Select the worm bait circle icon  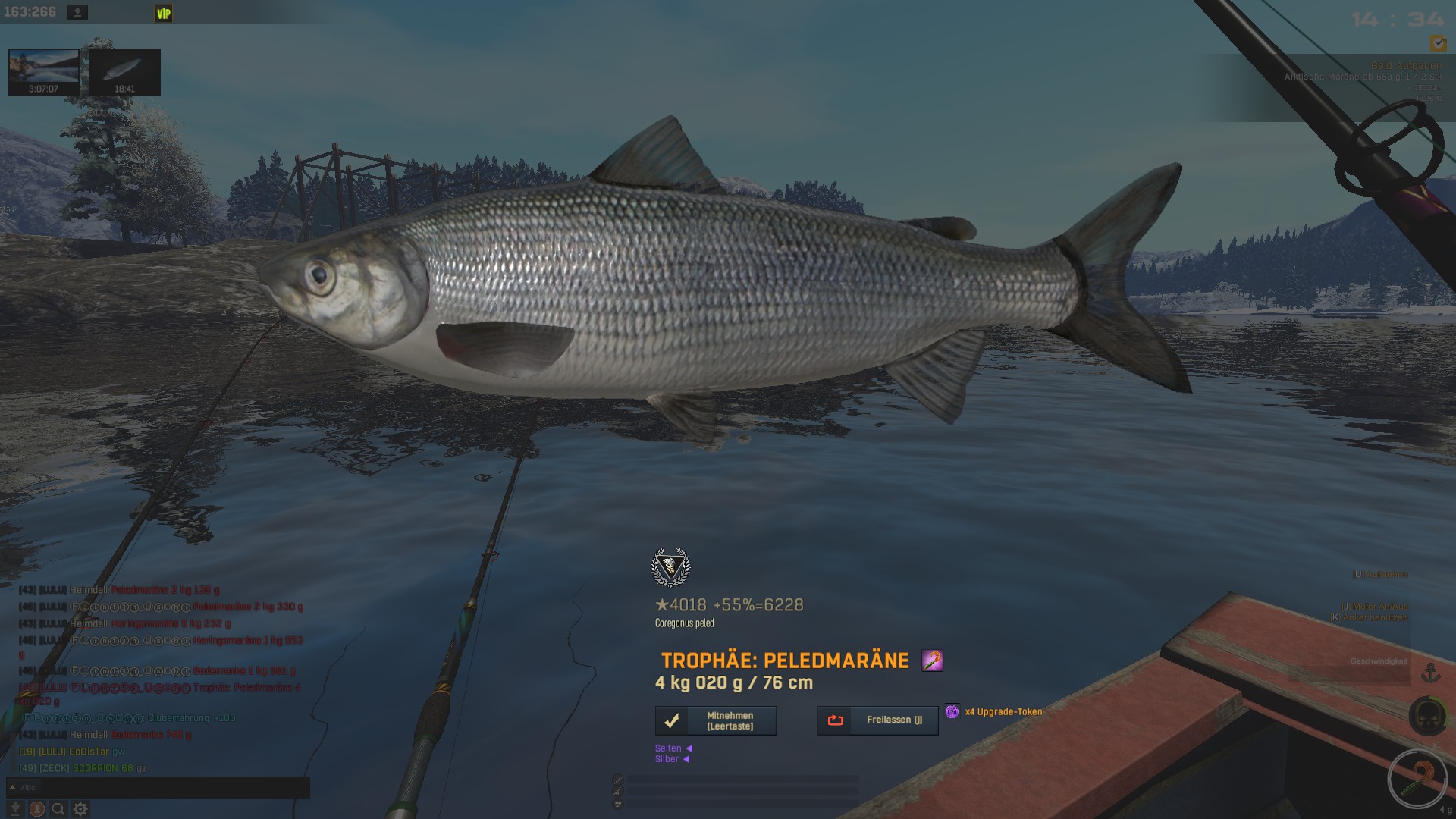tap(1417, 777)
